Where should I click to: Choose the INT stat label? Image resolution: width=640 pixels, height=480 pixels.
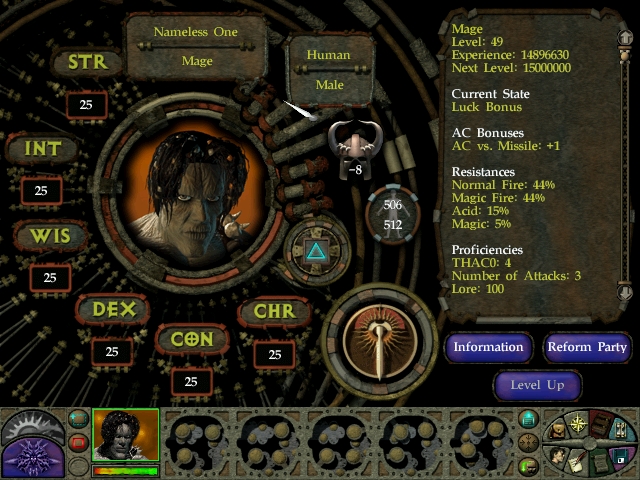pyautogui.click(x=42, y=150)
